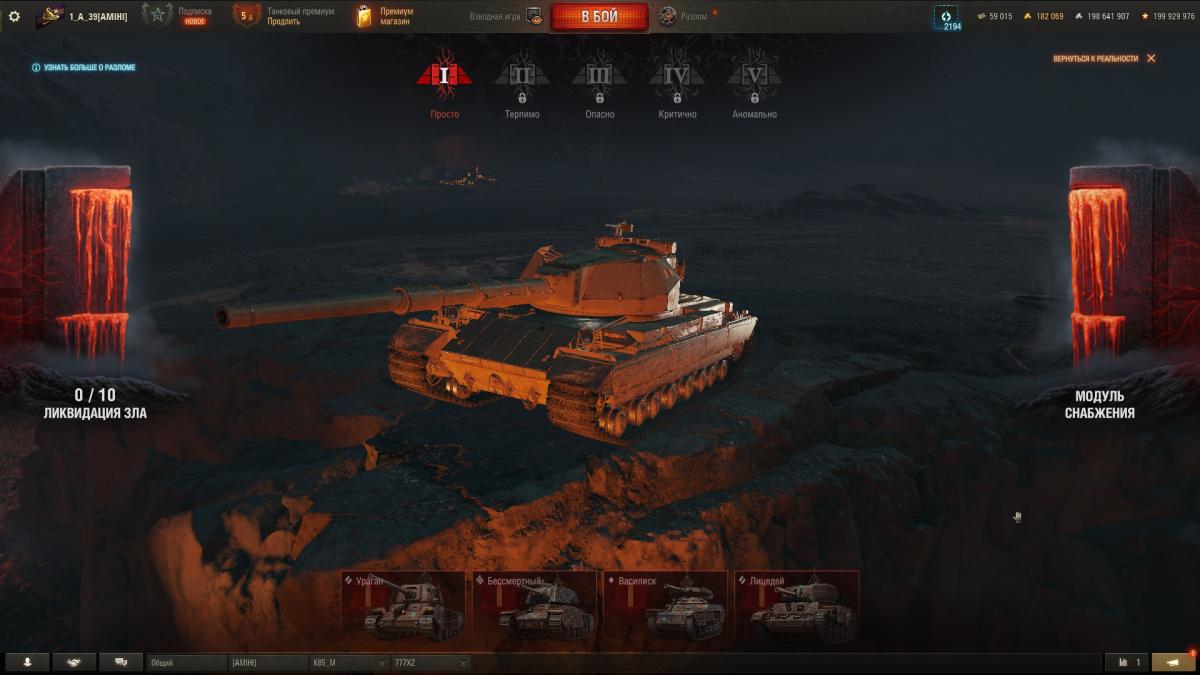The image size is (1200, 675).
Task: Select difficulty V Аномально
Action: tap(754, 84)
